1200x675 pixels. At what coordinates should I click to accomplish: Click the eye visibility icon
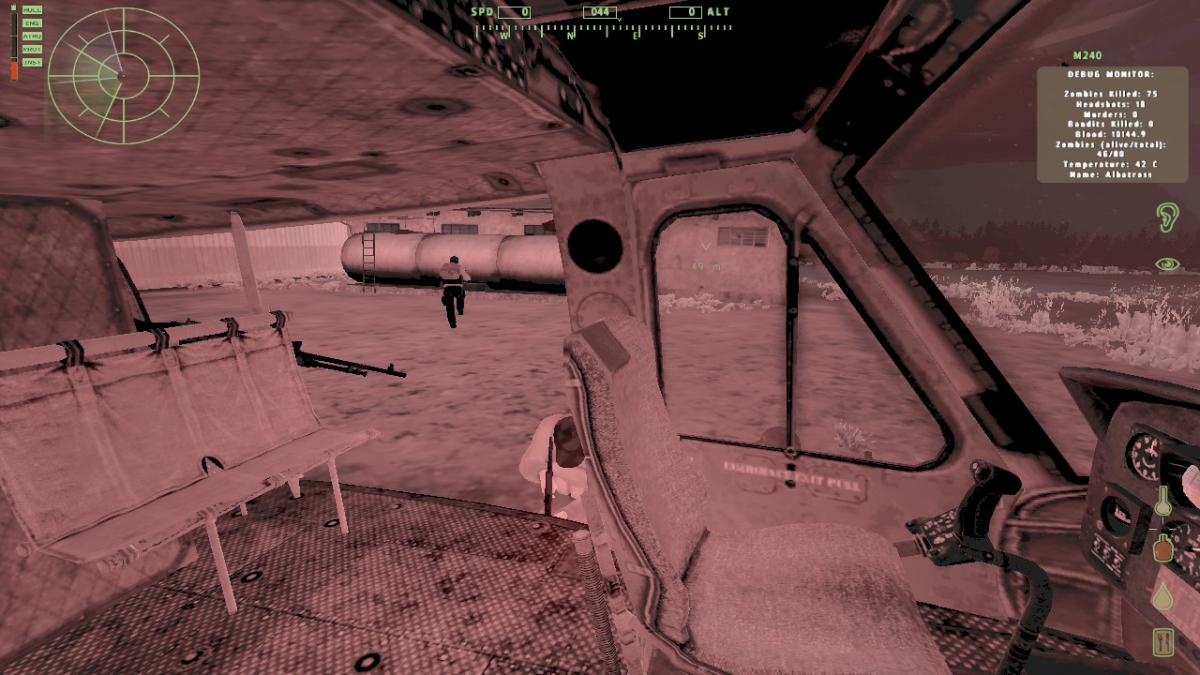tap(1166, 264)
